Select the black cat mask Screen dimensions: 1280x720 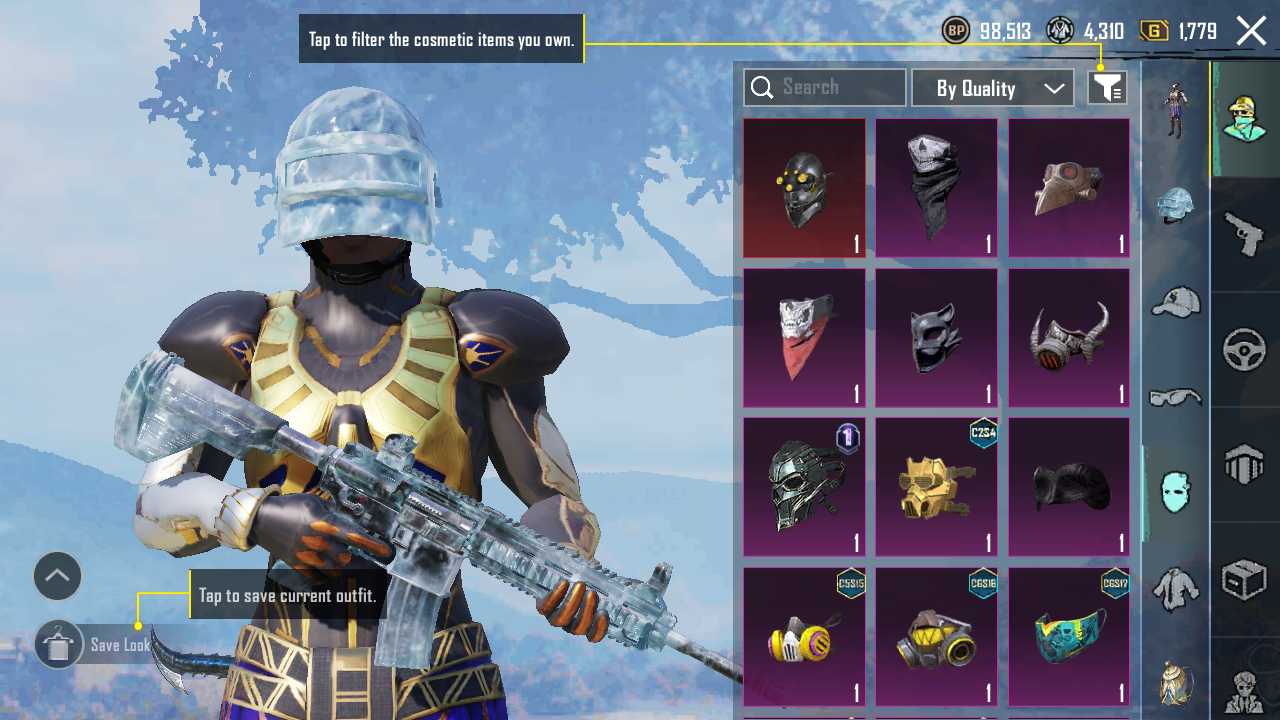point(936,338)
